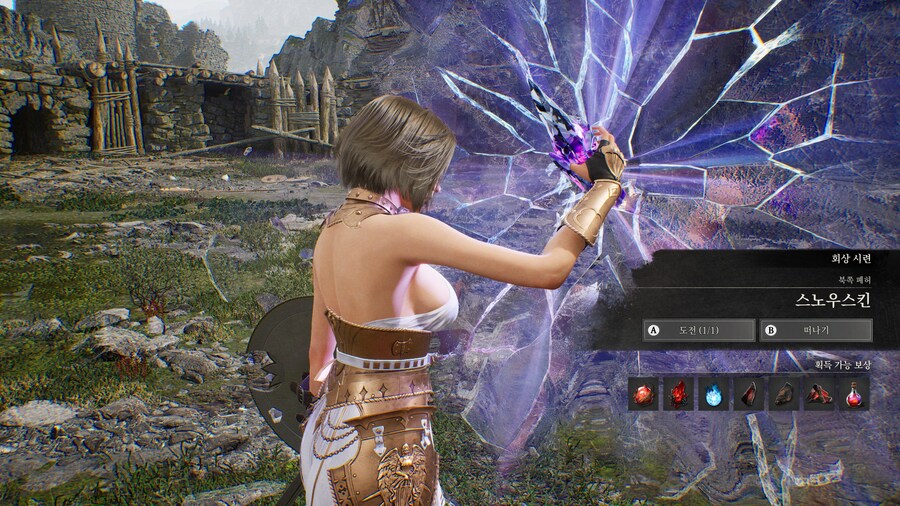Choose the 떠나기 leave button
This screenshot has height=506, width=900.
[x=815, y=330]
